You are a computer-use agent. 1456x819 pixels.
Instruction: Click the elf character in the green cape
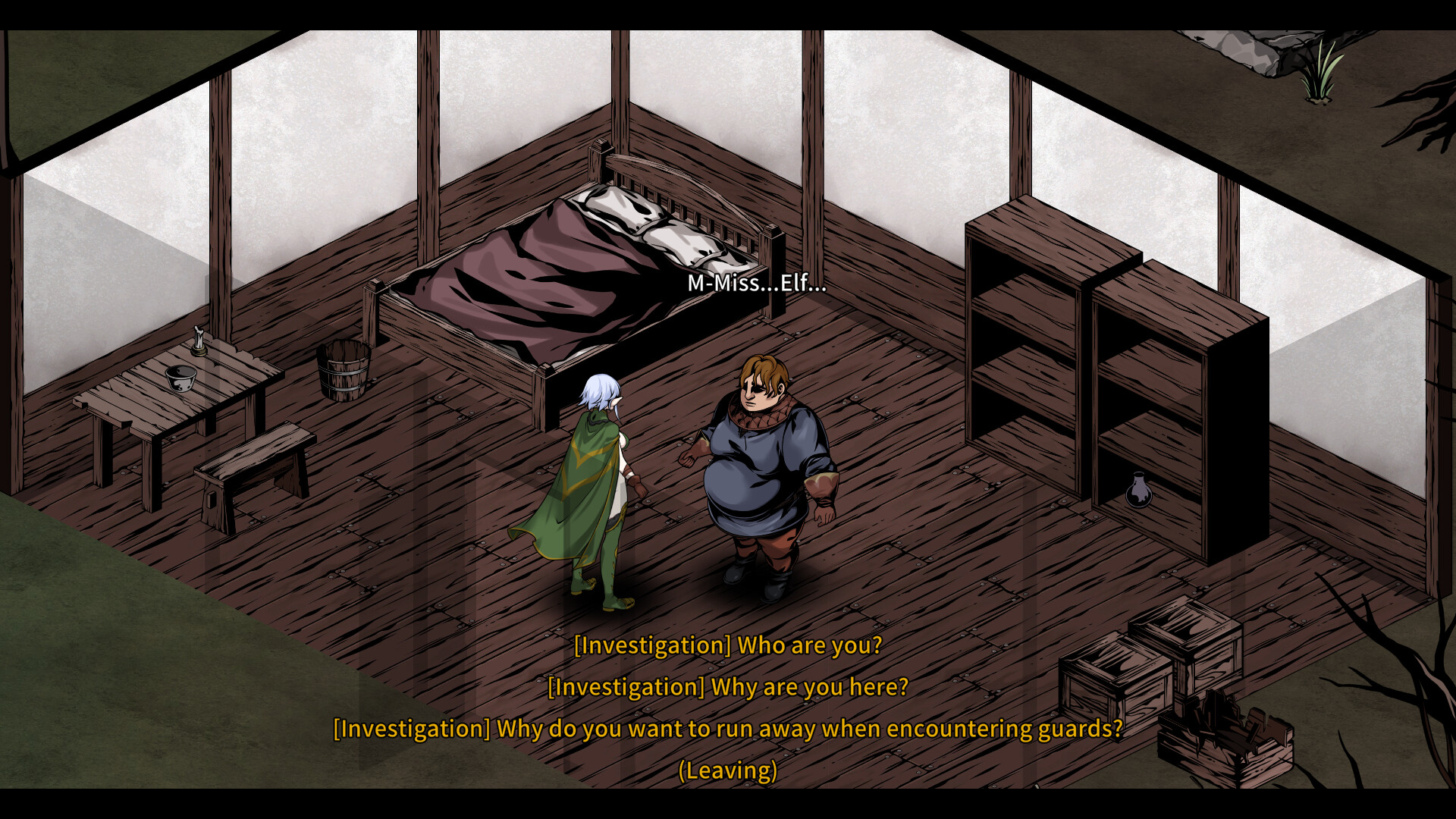pos(599,485)
